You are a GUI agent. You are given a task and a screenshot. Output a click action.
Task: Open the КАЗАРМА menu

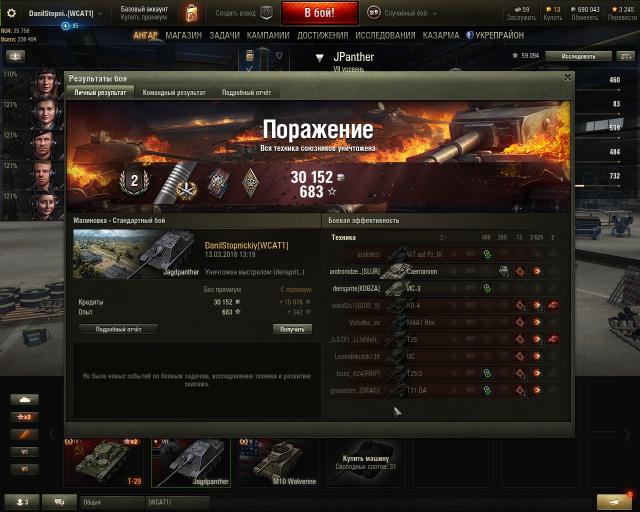[441, 35]
